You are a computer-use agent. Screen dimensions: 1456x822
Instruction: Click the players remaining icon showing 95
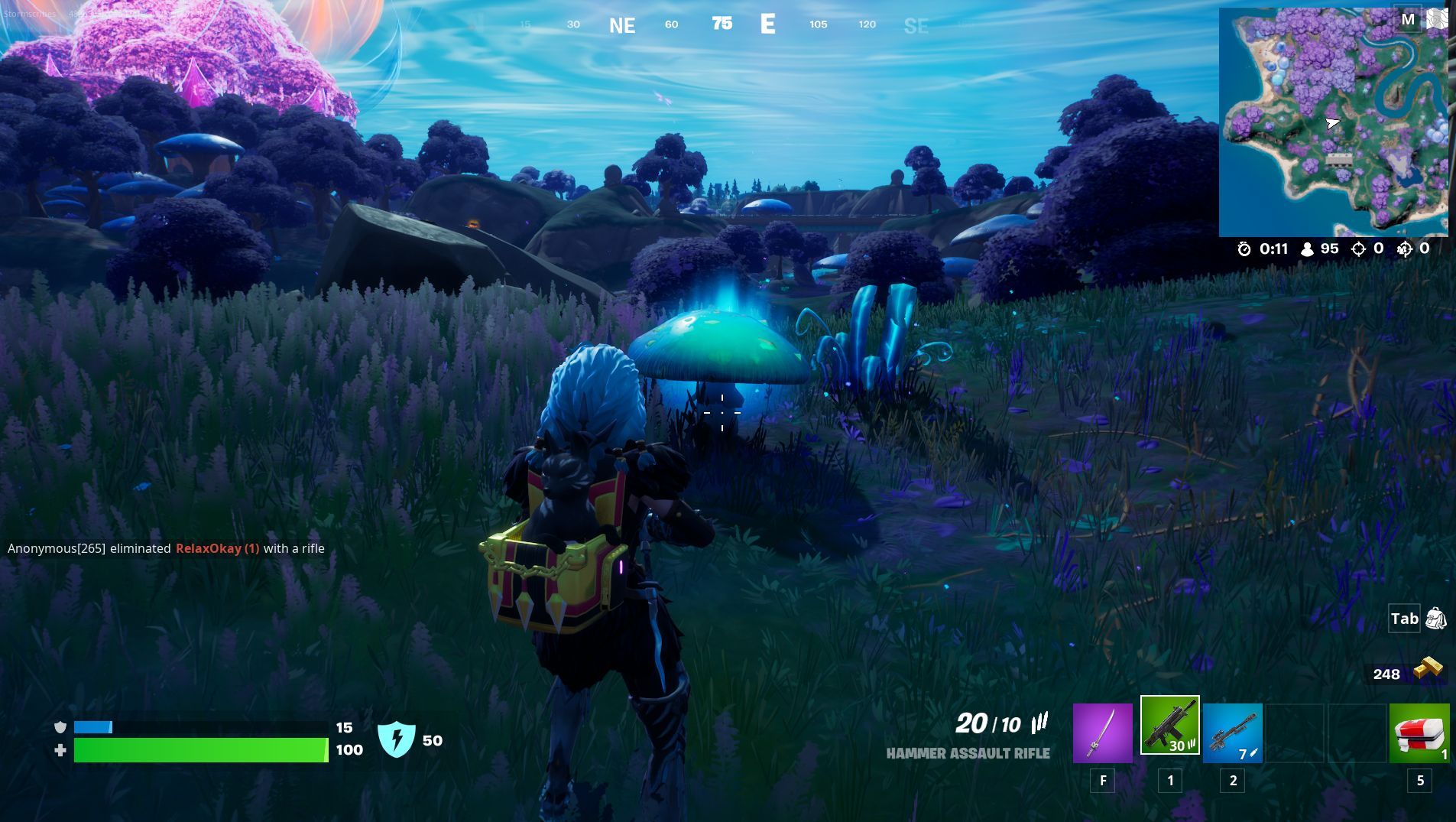(1307, 249)
